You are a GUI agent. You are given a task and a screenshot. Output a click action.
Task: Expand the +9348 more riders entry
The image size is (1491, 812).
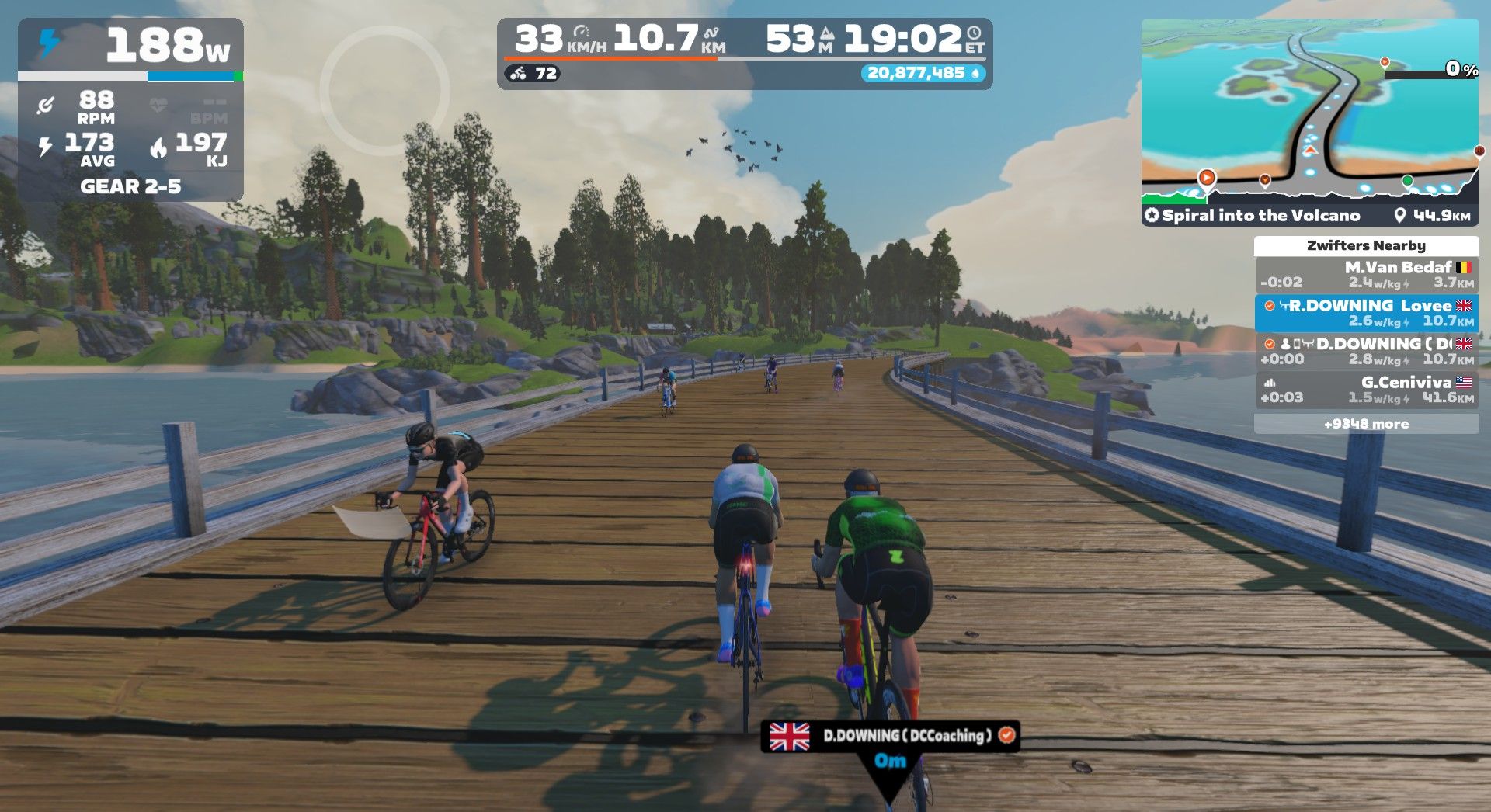(x=1366, y=424)
